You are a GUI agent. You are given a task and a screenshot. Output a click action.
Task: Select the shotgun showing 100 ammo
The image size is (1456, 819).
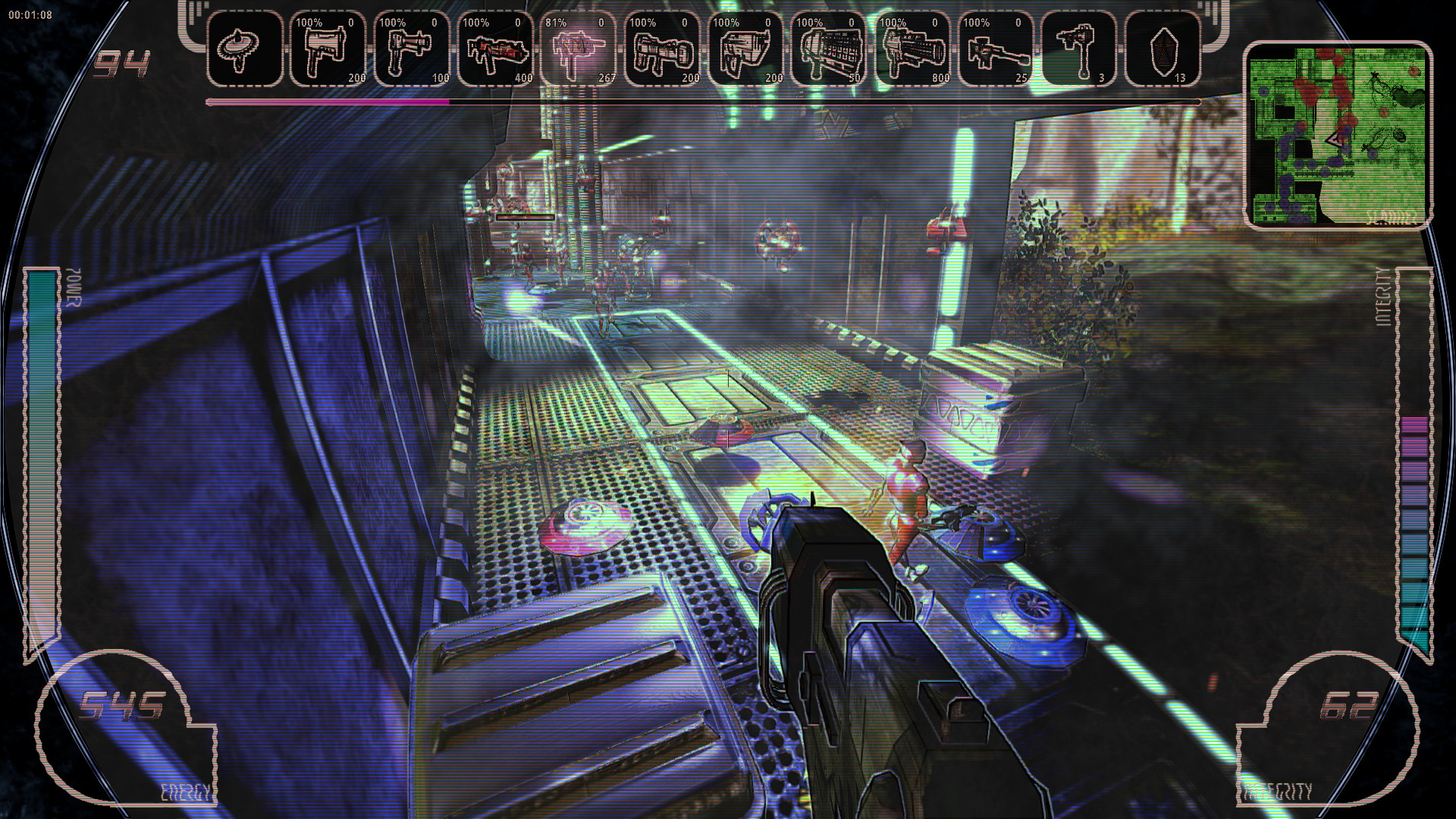pos(411,49)
